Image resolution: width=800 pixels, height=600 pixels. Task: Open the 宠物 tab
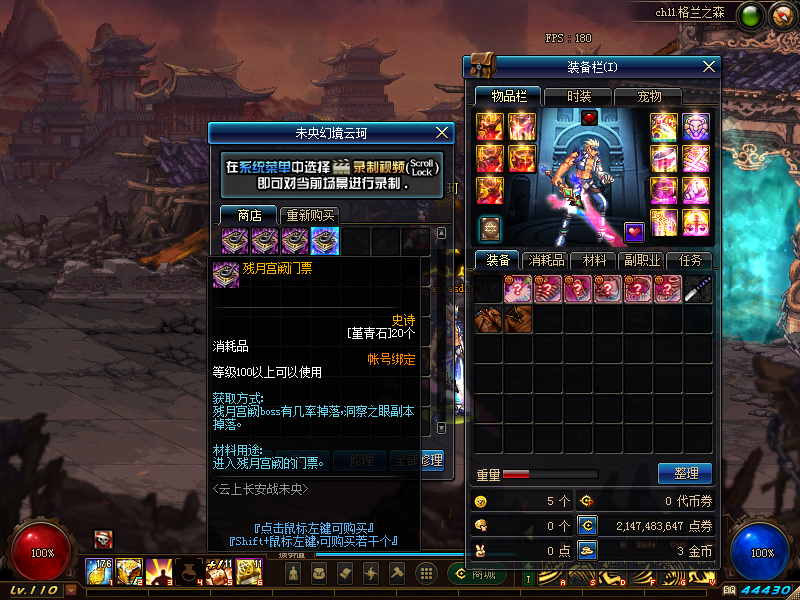pos(650,96)
